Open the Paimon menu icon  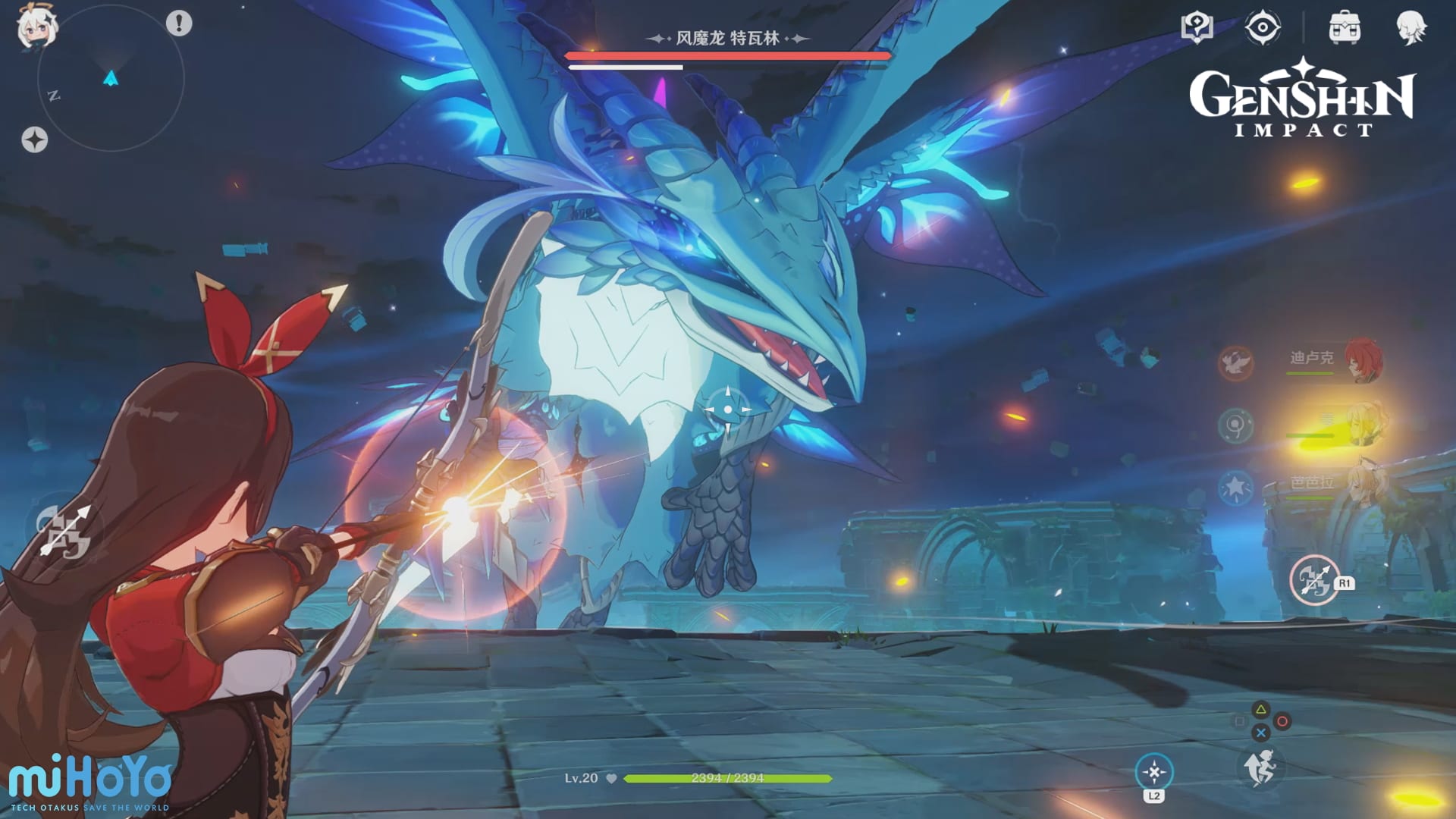tap(36, 27)
